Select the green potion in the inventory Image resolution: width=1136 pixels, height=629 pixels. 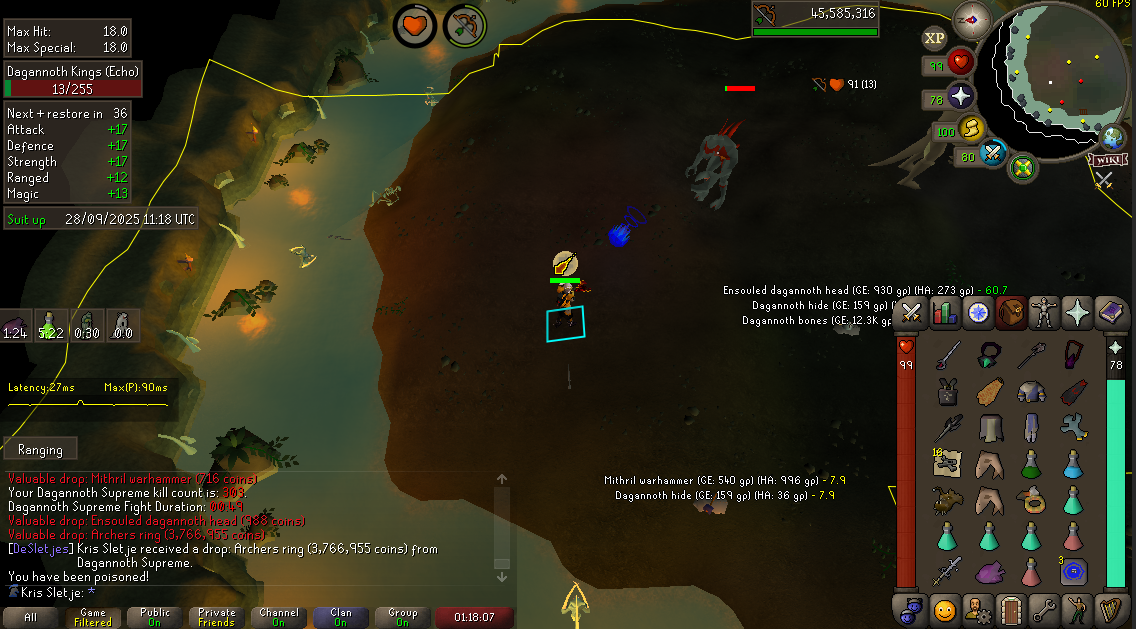[1031, 464]
